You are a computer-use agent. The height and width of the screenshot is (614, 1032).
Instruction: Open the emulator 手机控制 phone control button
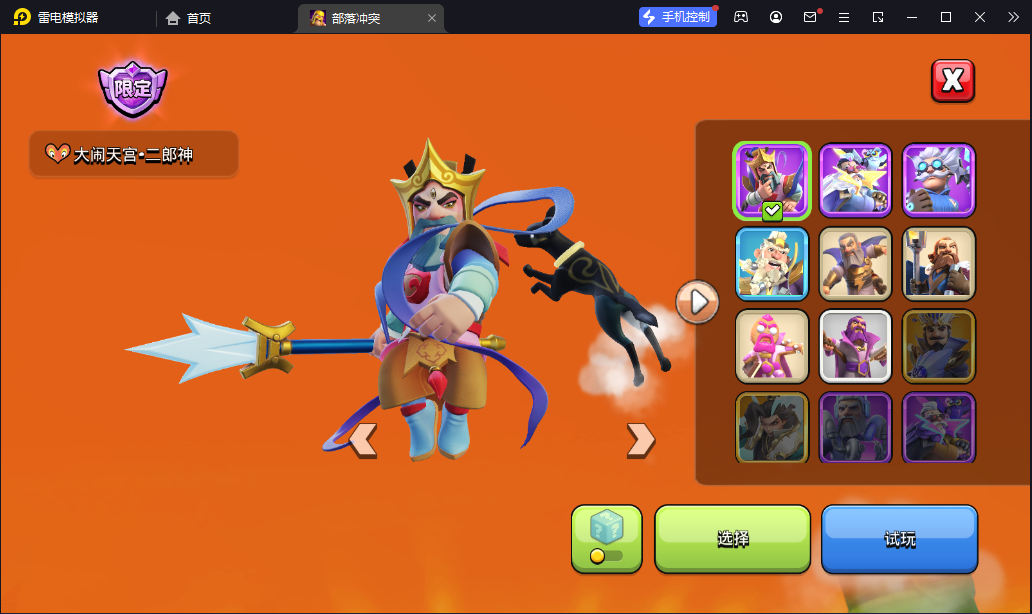pyautogui.click(x=678, y=17)
